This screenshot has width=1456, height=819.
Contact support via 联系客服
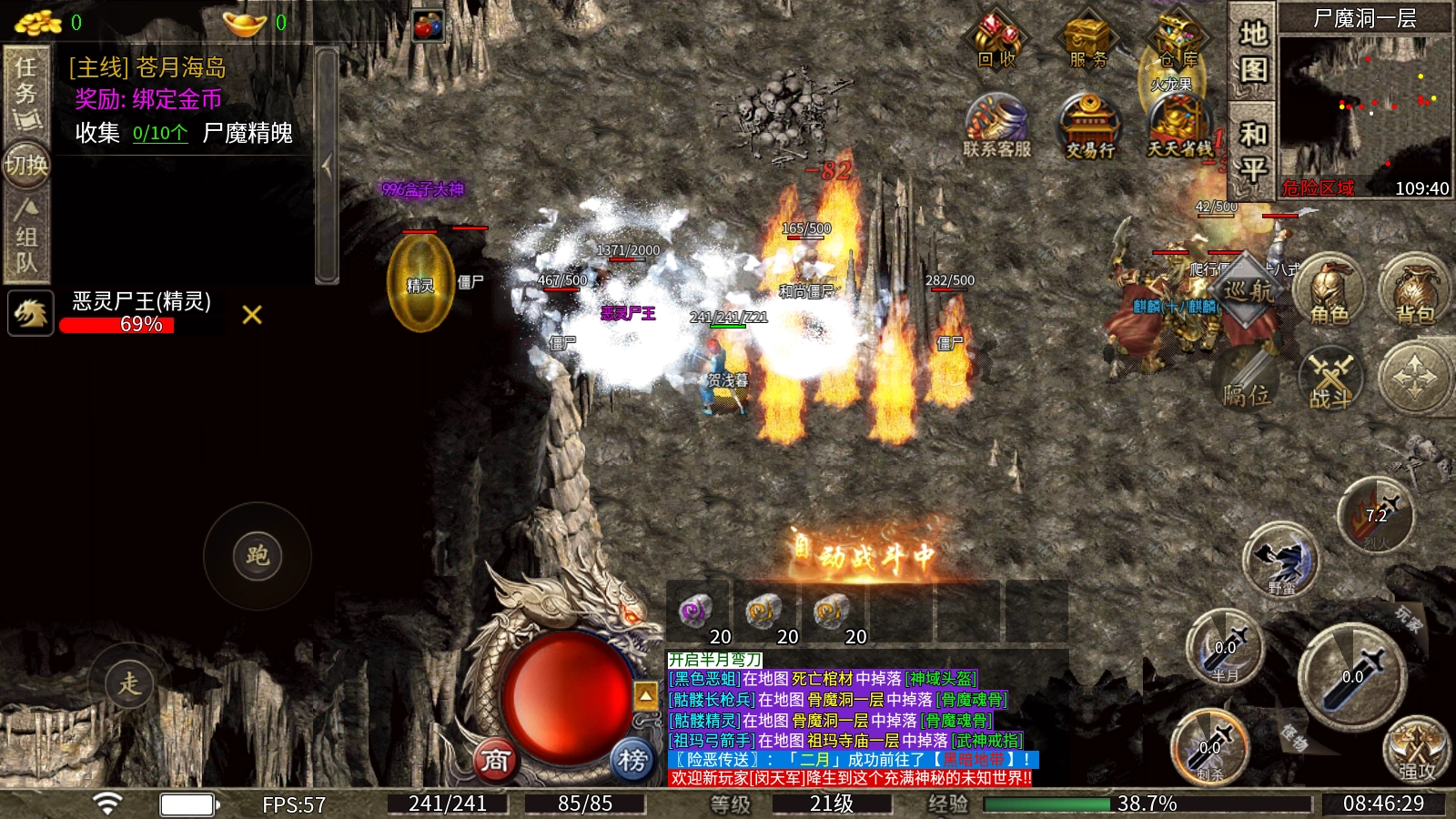coord(997,127)
